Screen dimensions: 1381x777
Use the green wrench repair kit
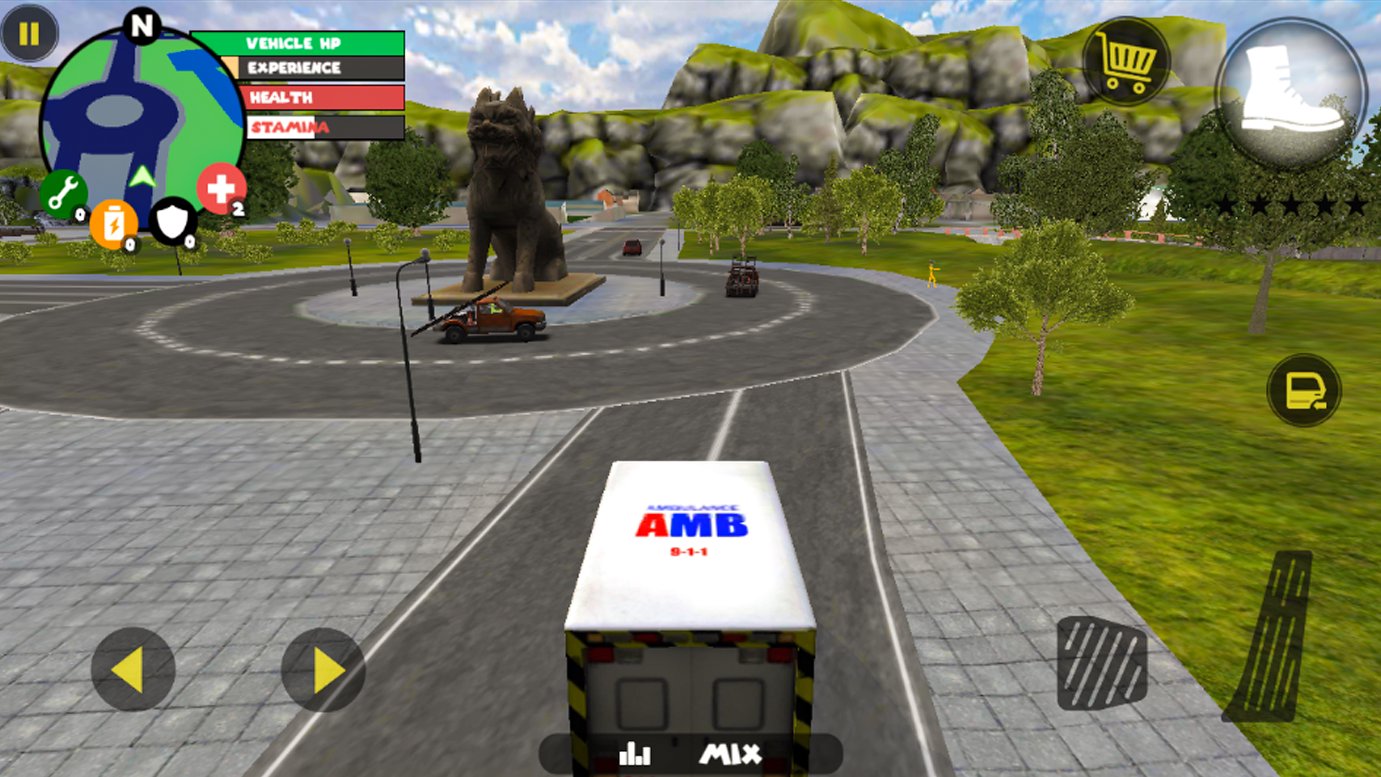63,195
